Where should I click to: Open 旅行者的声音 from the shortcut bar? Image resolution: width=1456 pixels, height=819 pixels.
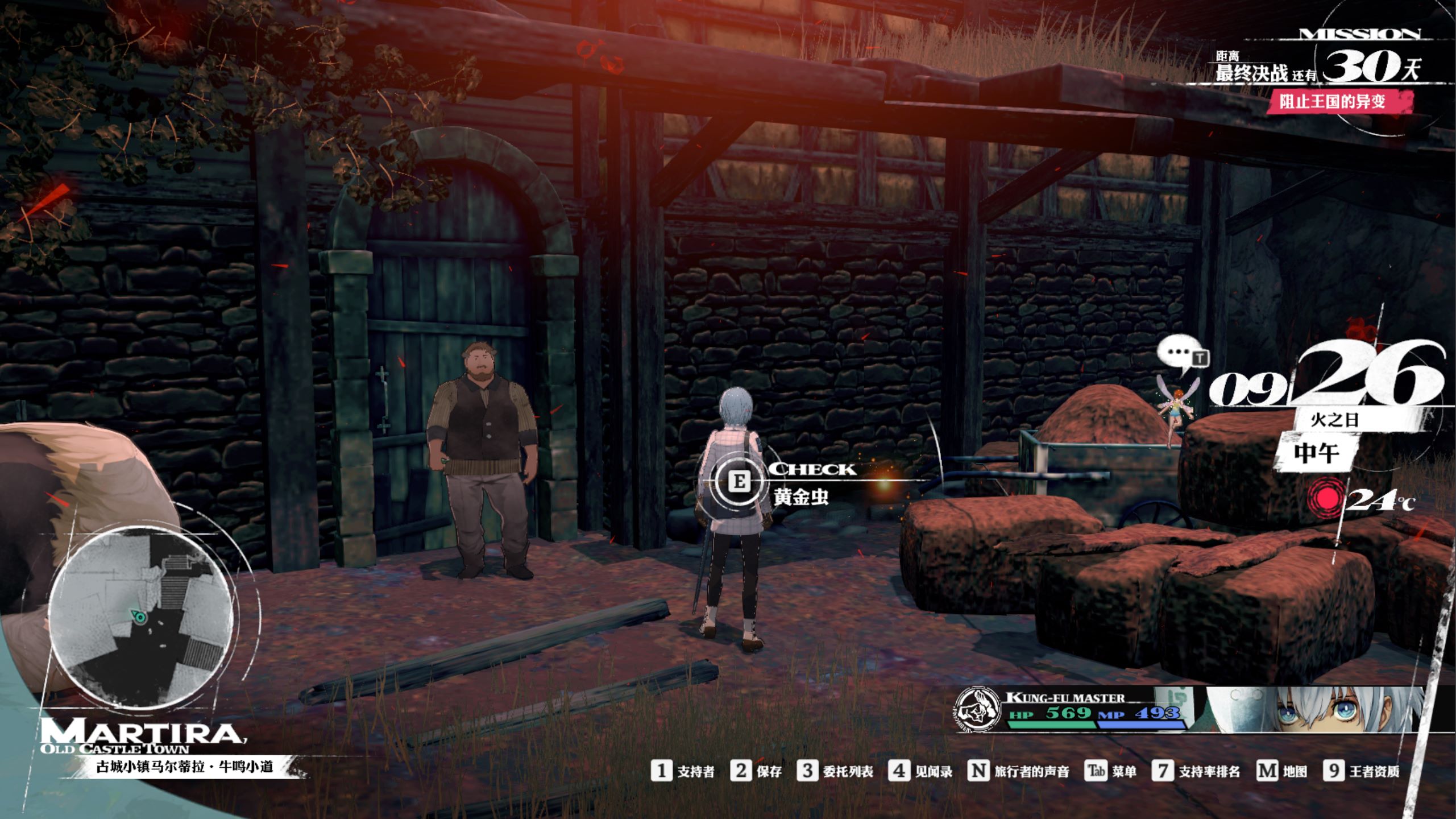[1019, 771]
